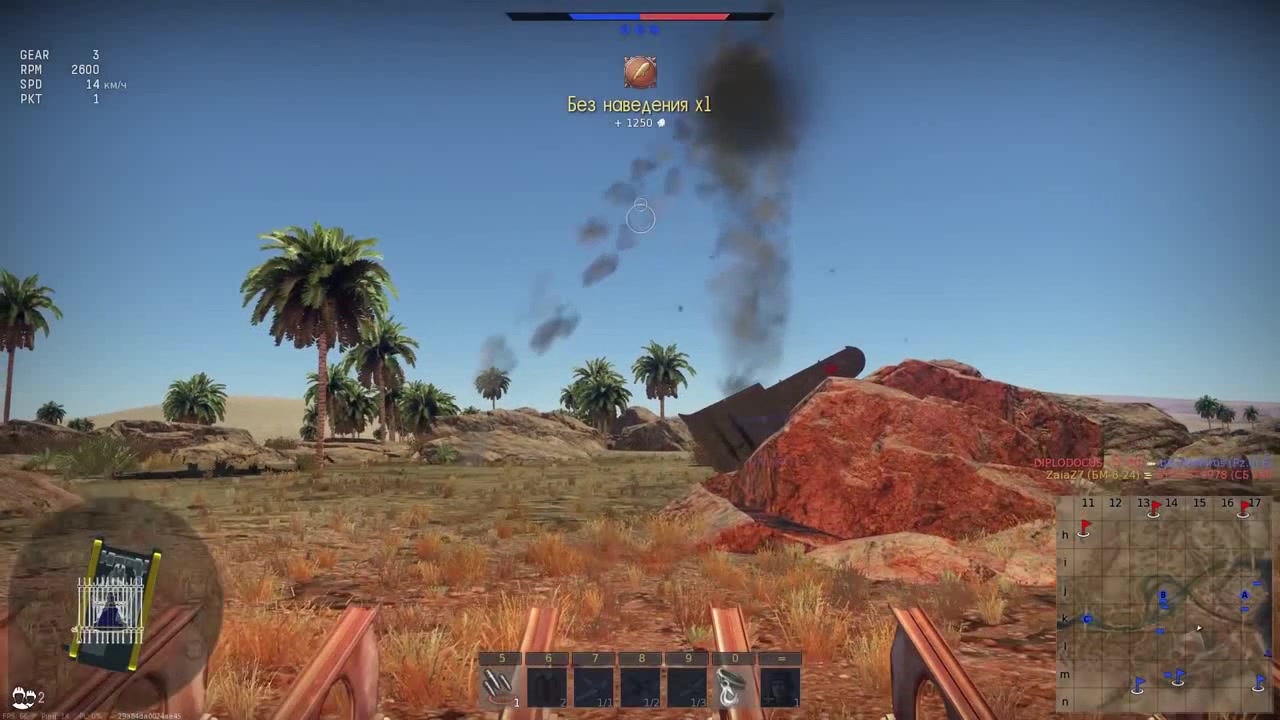Screen dimensions: 1280x720
Task: Click capture point A on the minimap
Action: [1245, 595]
